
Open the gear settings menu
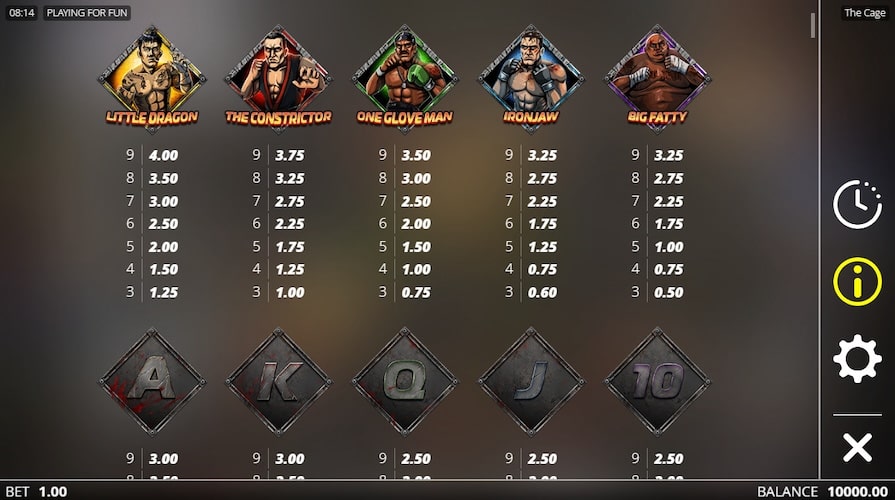tap(857, 359)
